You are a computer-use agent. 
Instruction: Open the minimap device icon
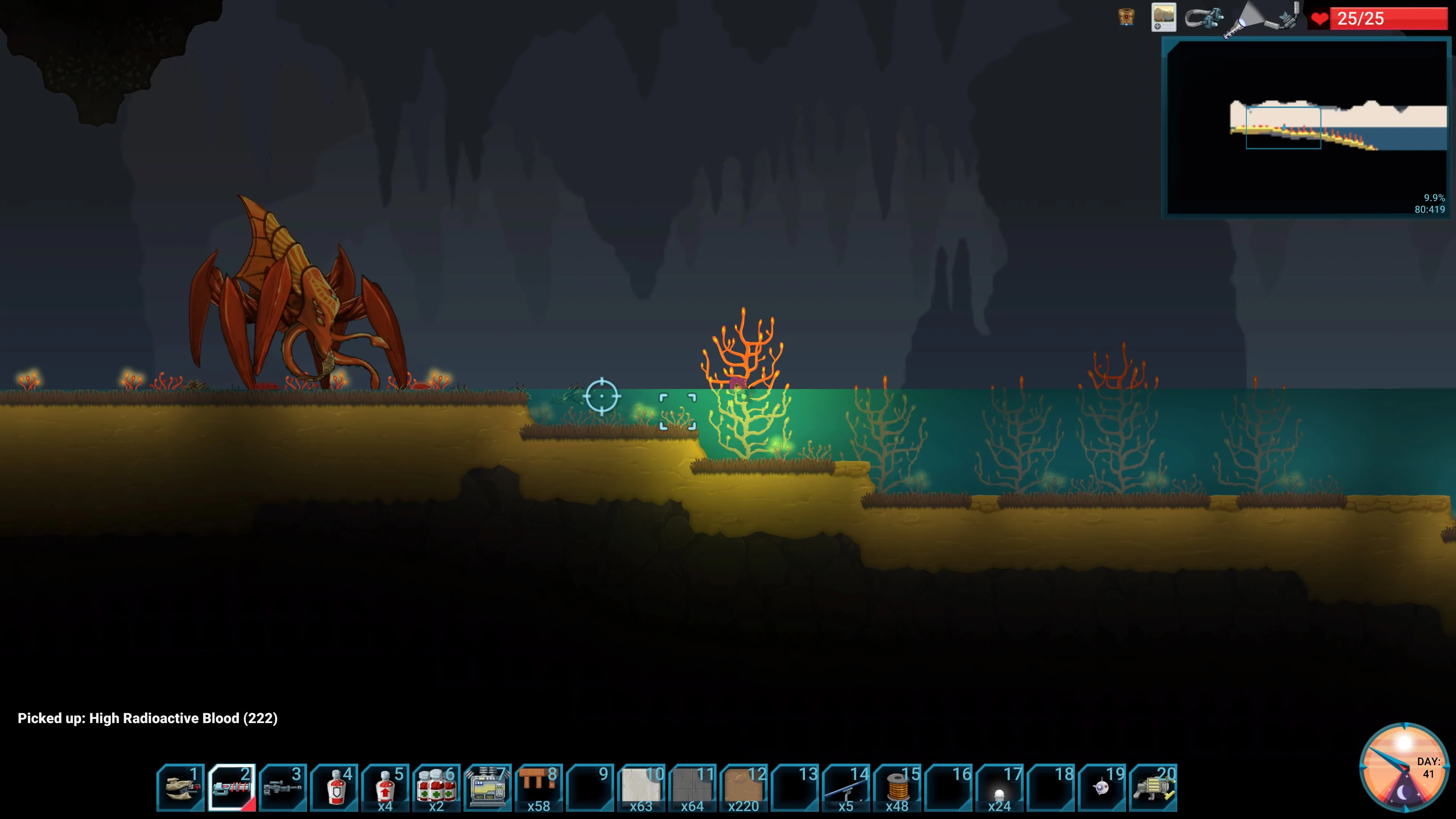click(1163, 17)
